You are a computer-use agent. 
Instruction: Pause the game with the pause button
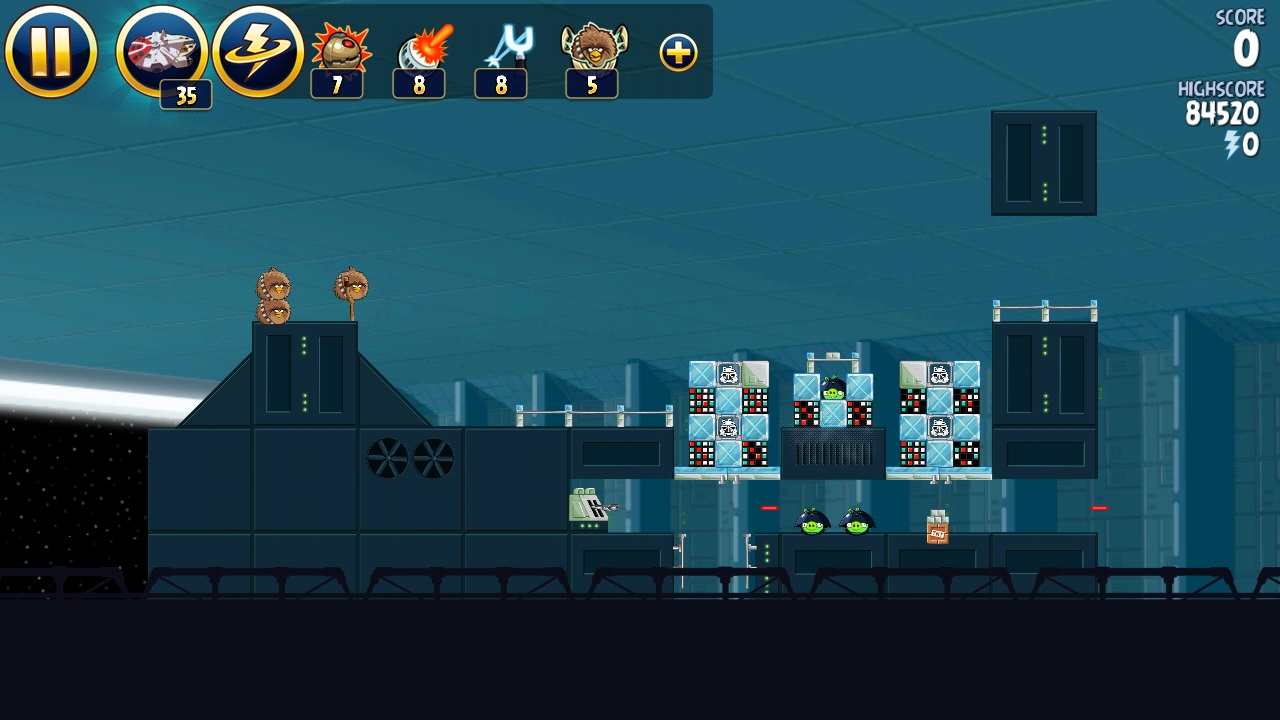click(x=51, y=52)
